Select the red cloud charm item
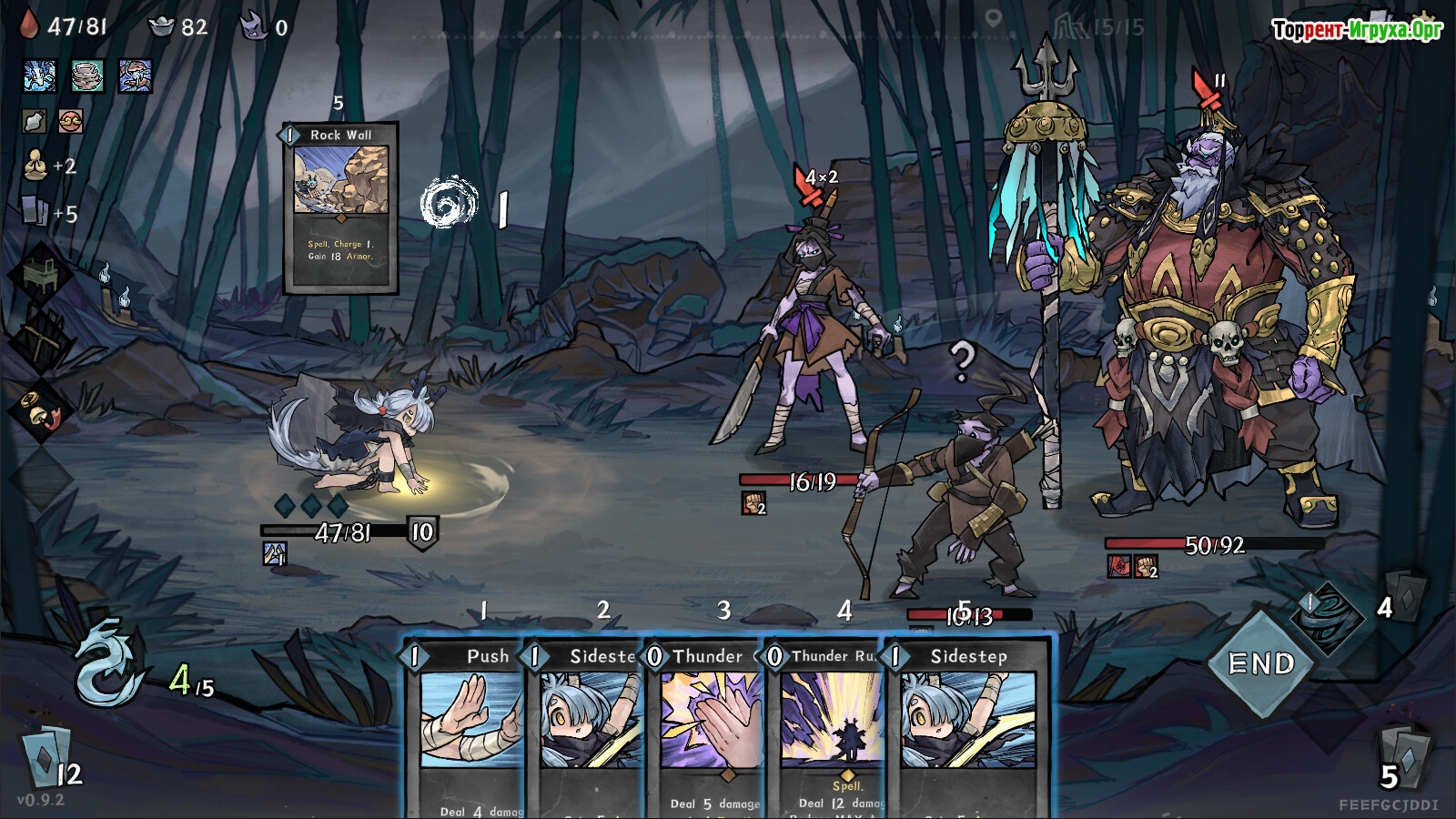 tap(70, 121)
